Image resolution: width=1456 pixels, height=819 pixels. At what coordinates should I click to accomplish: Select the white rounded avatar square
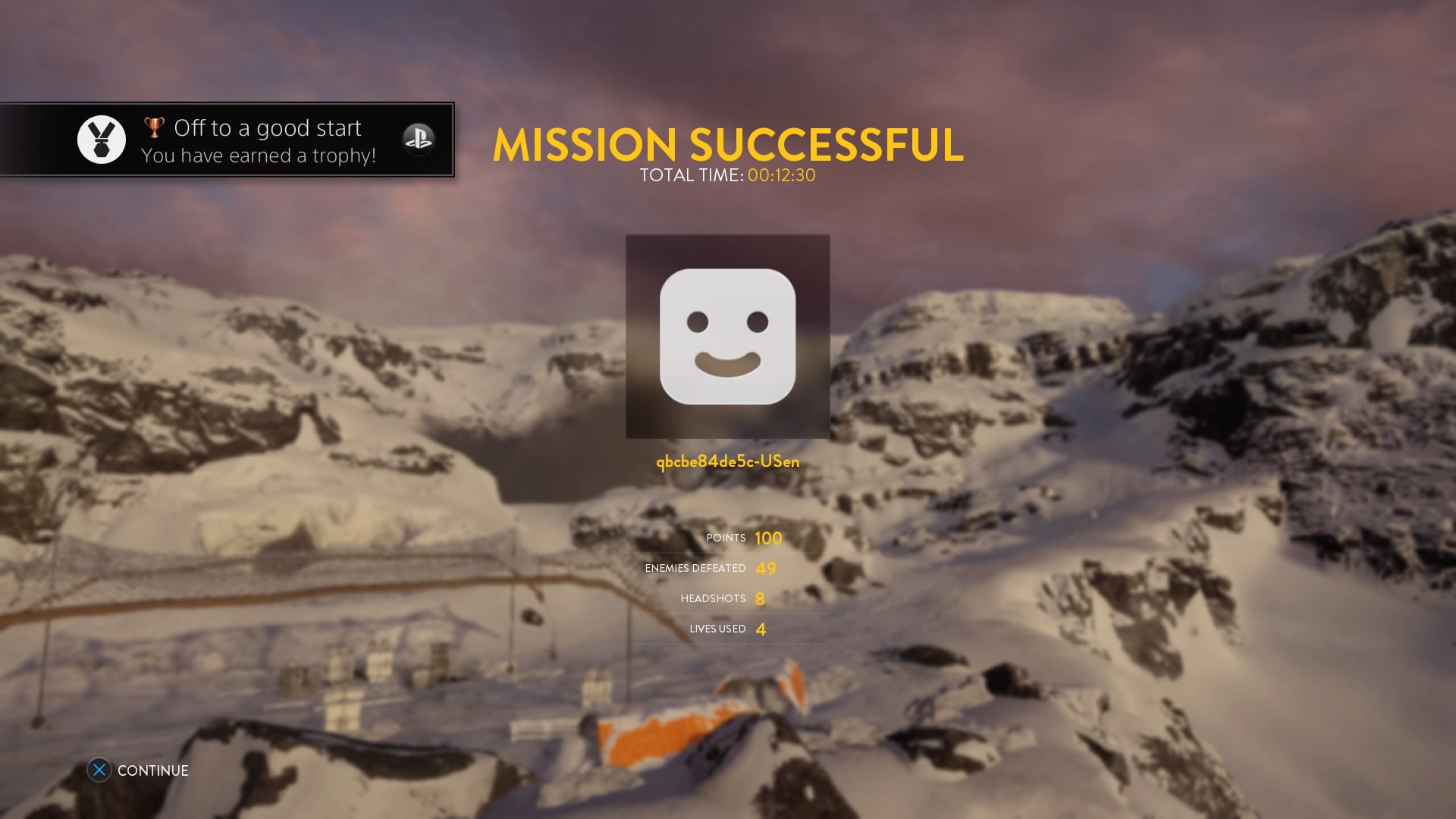(x=727, y=337)
